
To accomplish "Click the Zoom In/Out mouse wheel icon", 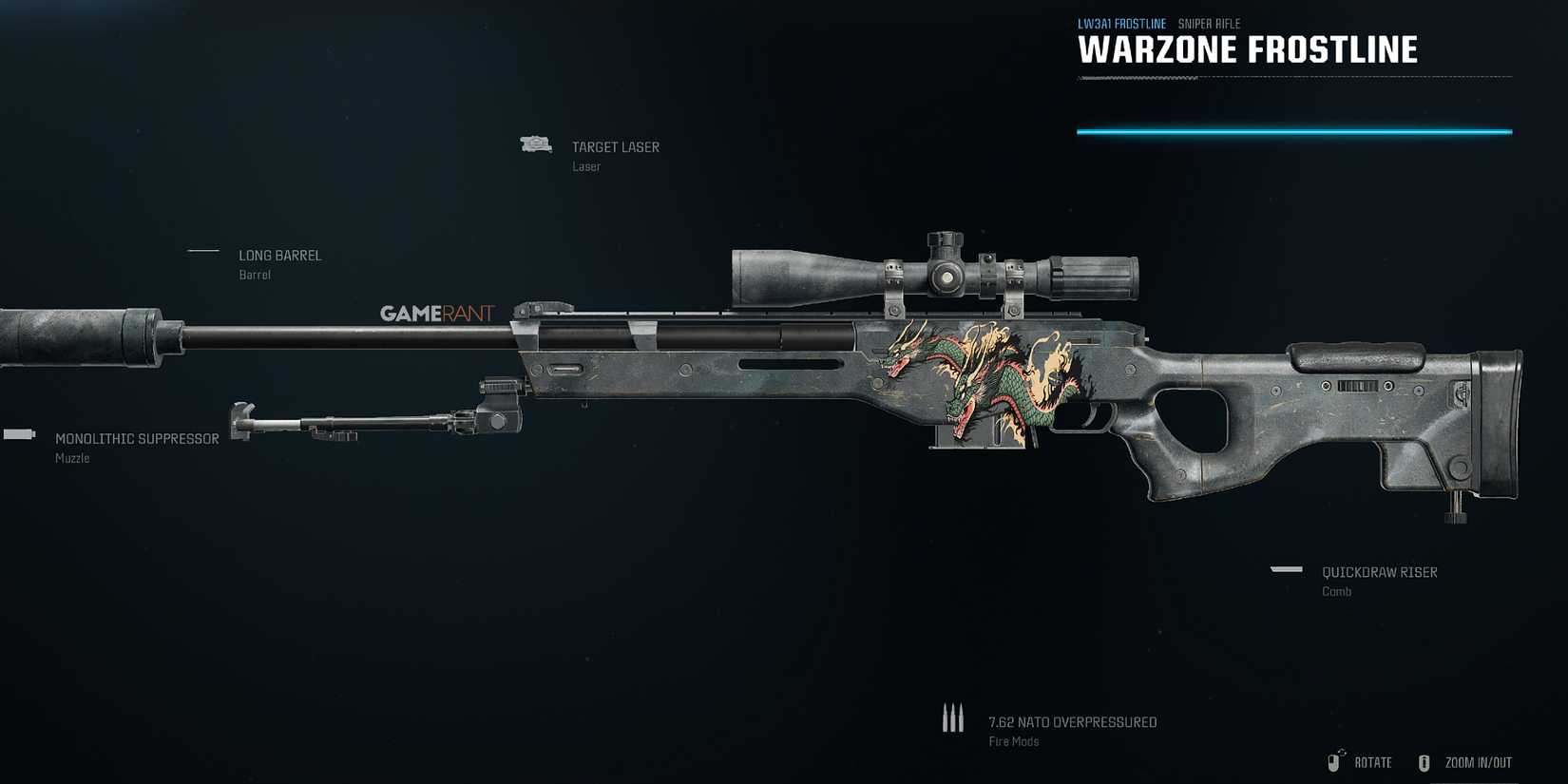I will [x=1425, y=761].
